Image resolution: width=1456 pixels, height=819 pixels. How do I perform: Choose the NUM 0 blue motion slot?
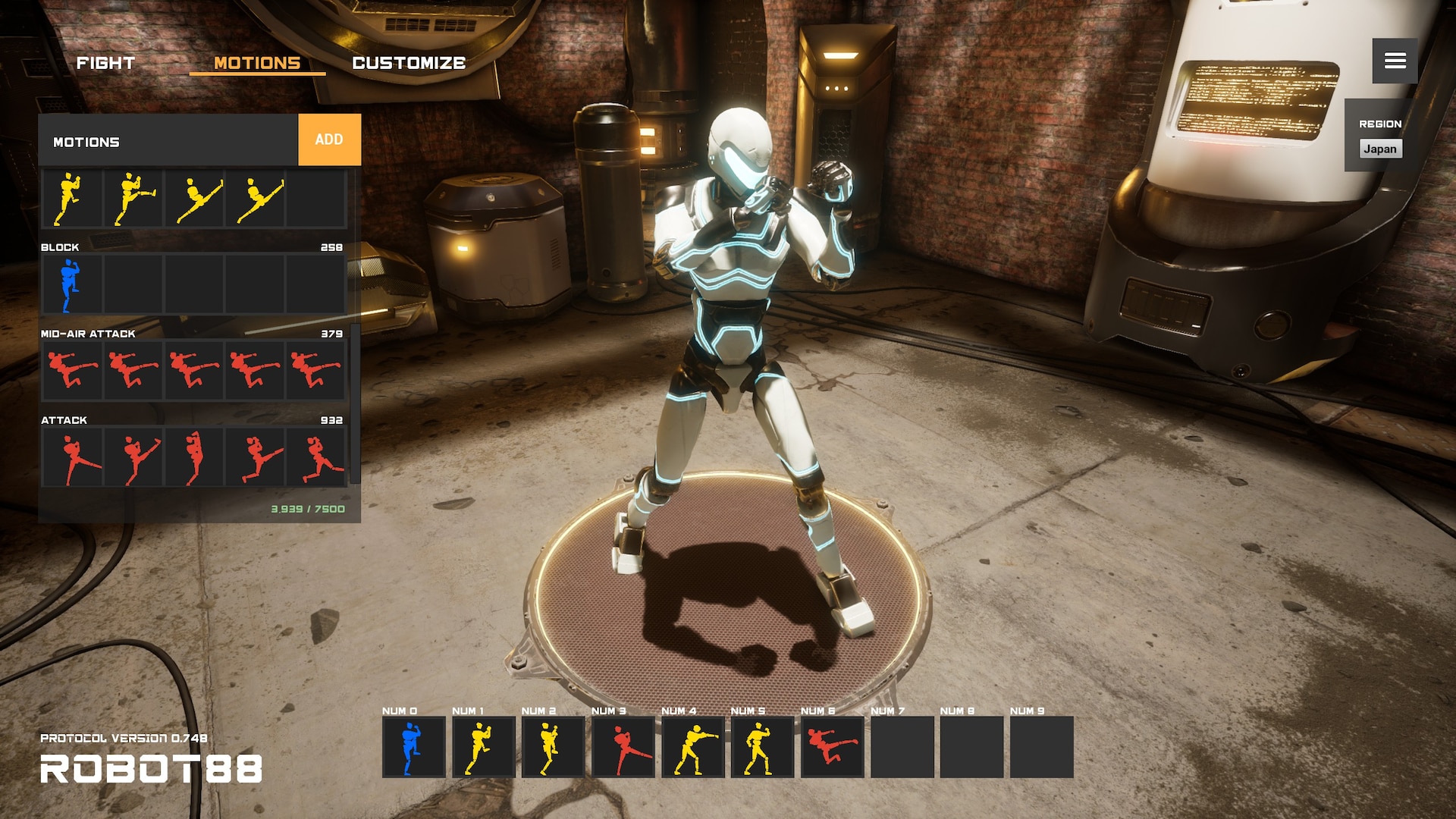(x=413, y=747)
